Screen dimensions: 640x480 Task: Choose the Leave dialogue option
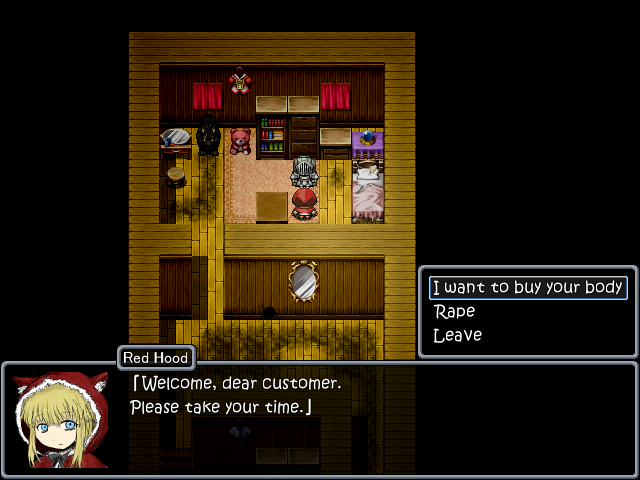(458, 336)
